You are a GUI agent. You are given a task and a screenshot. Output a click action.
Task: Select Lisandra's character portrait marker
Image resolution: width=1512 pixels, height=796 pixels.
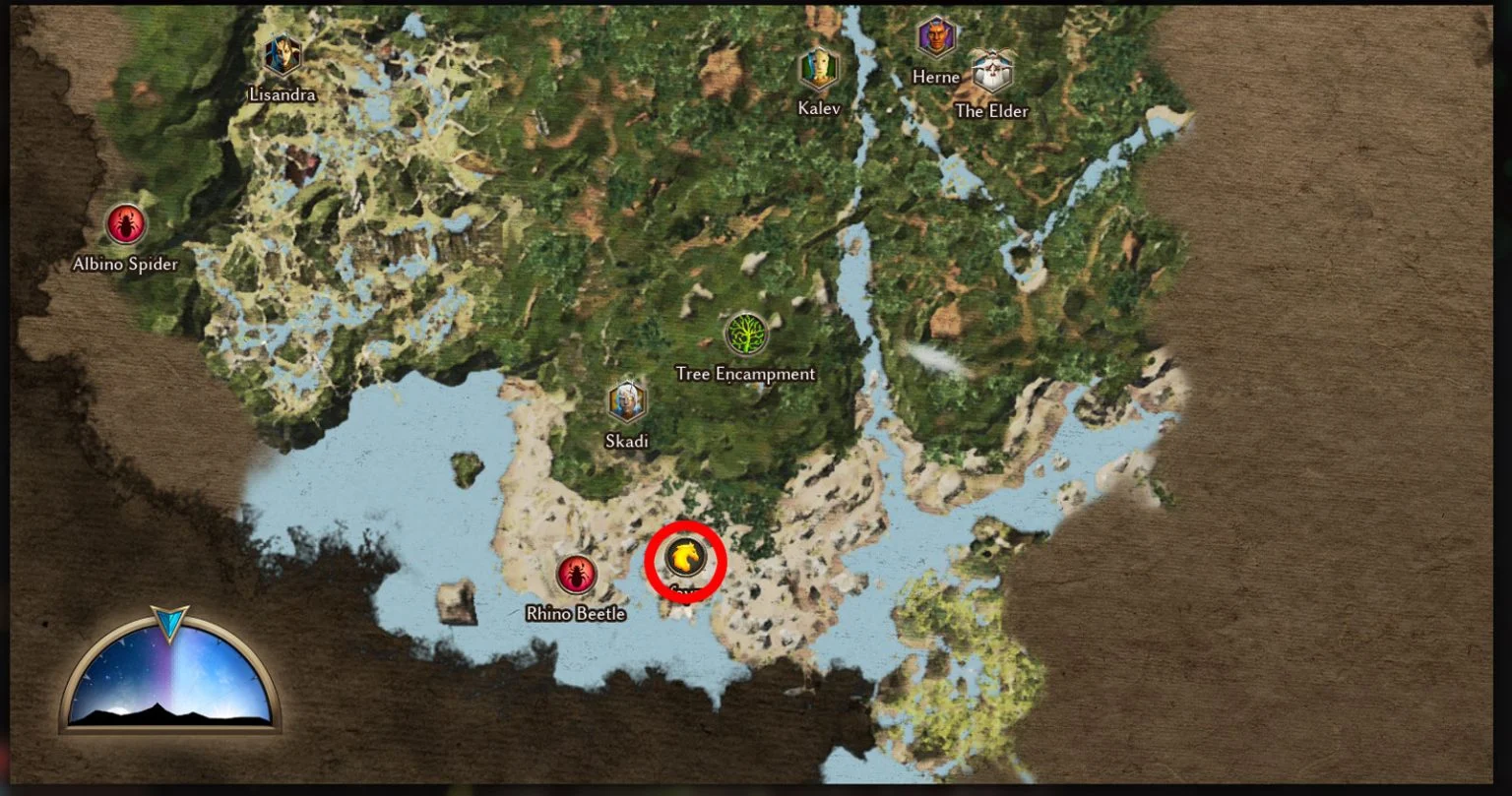(282, 56)
